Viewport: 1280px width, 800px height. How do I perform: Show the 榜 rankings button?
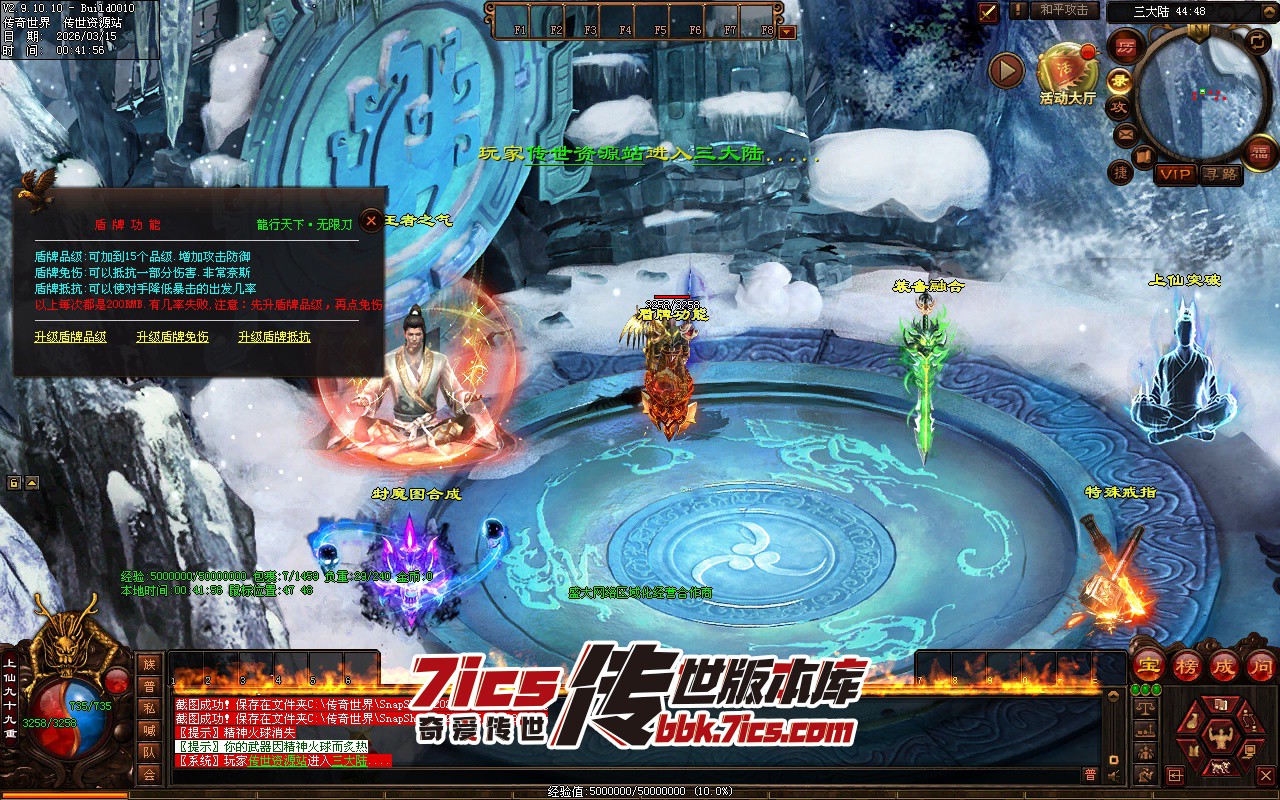1187,665
